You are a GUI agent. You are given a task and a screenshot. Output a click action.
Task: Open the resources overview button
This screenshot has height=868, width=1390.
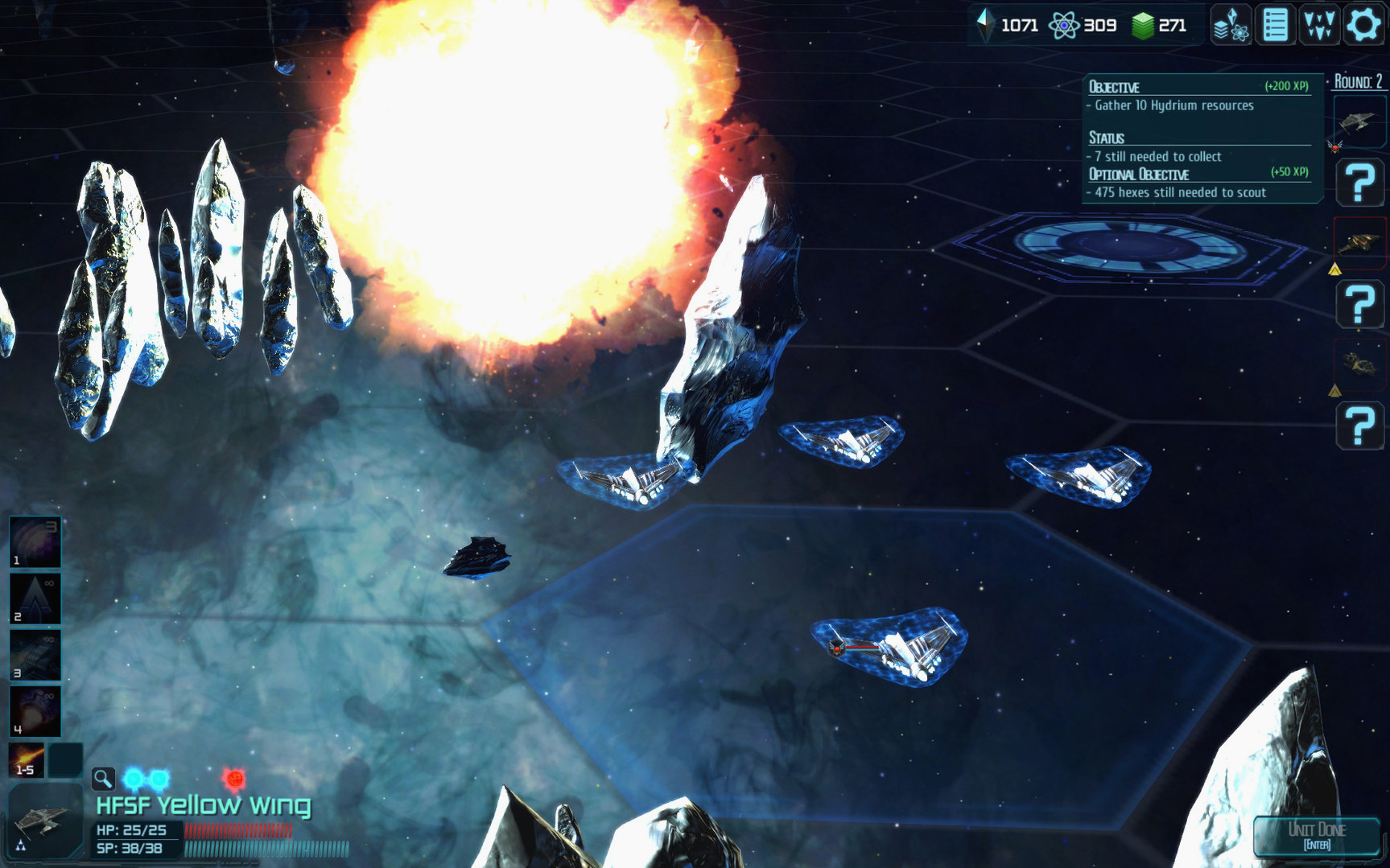click(x=1231, y=25)
